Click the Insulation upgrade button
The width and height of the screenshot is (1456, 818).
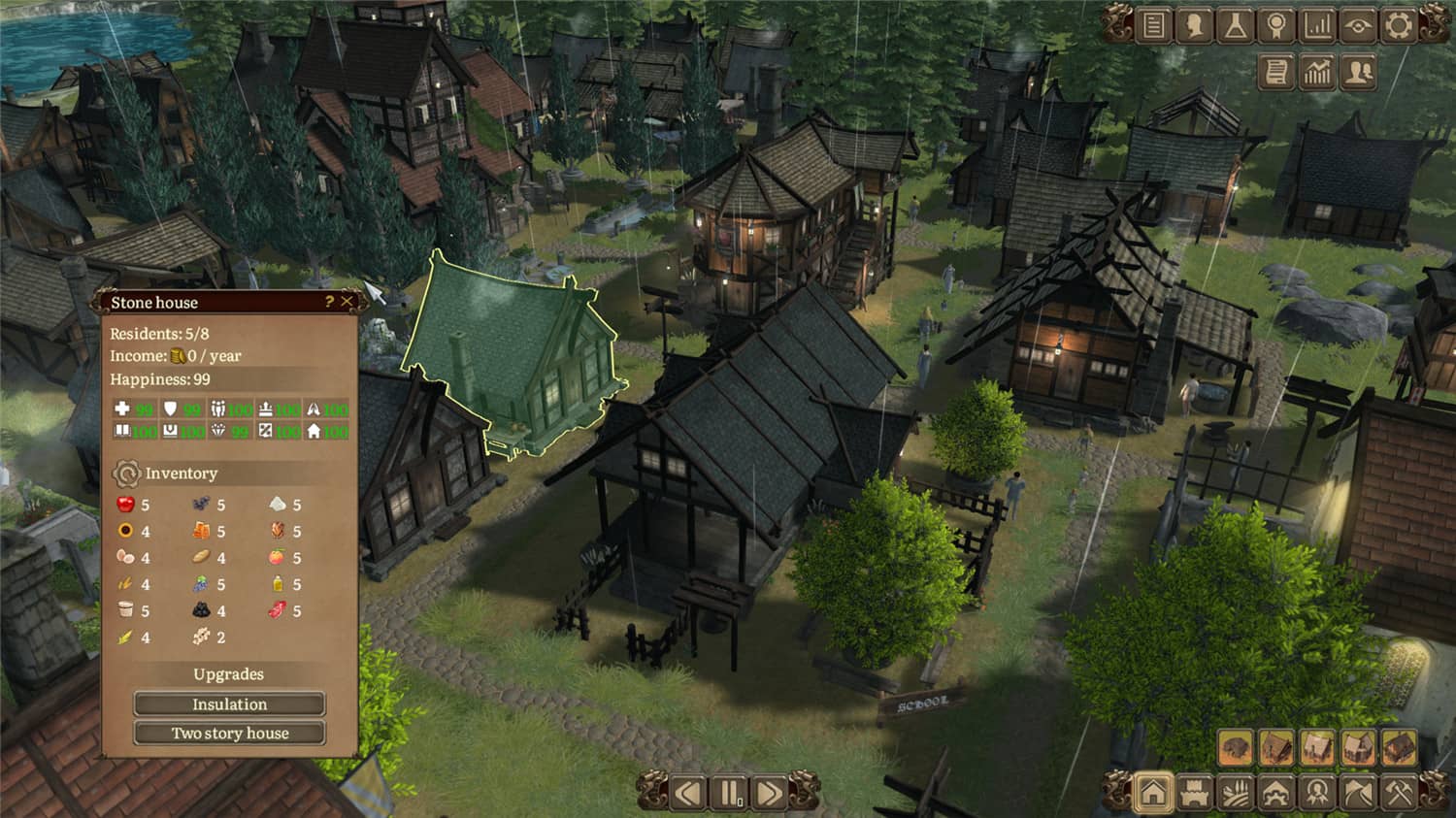point(230,704)
